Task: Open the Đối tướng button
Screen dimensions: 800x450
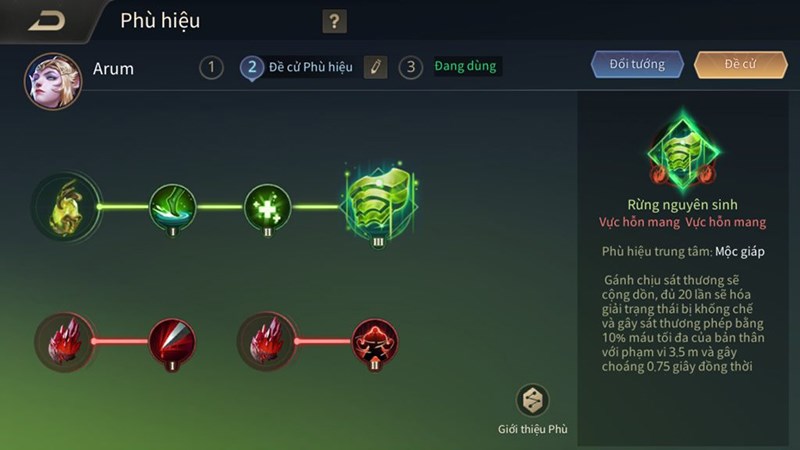Action: 637,65
